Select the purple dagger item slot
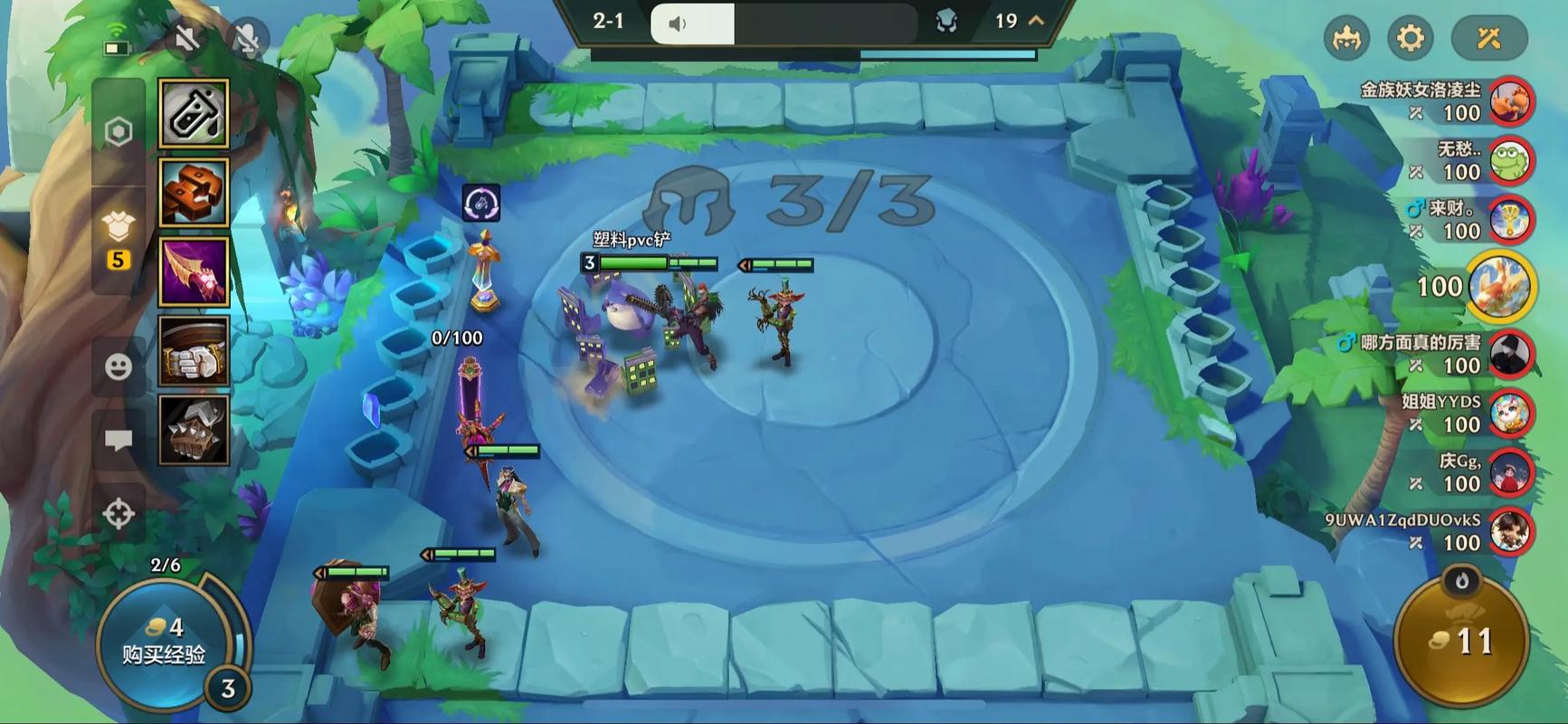1568x724 pixels. pos(194,272)
